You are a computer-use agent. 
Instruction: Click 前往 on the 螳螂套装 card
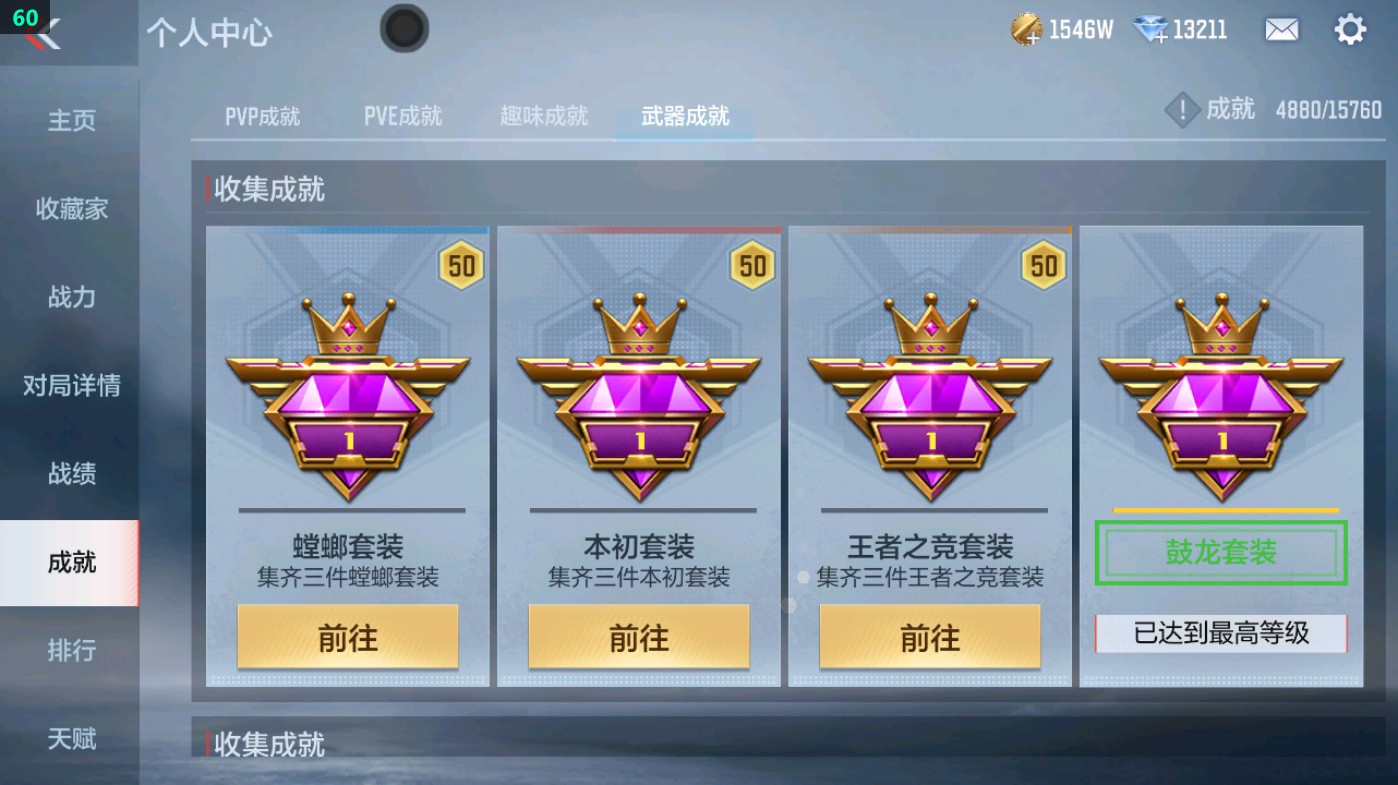347,636
